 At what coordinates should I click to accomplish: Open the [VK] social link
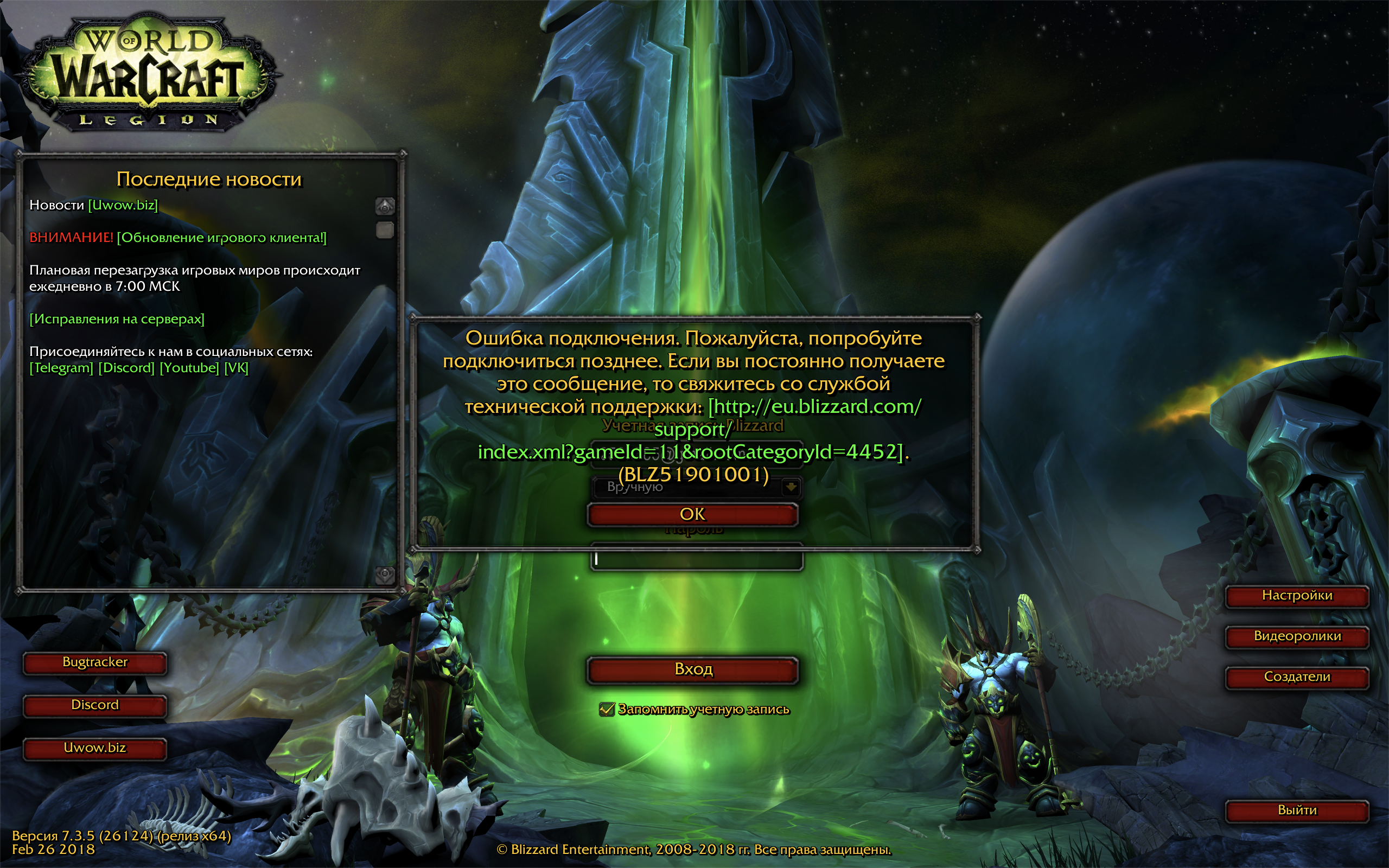(x=236, y=367)
